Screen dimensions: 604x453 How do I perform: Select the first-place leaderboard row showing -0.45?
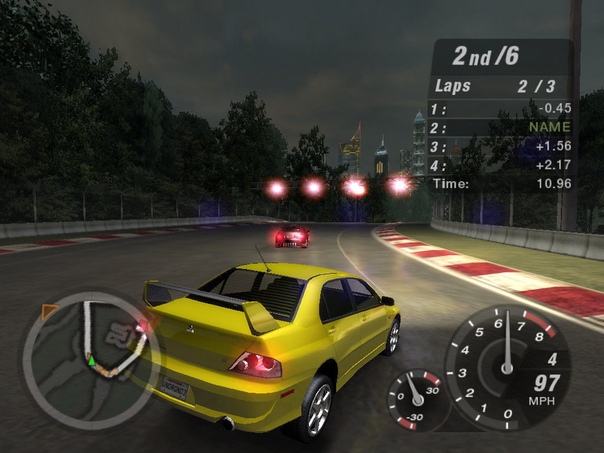coord(500,108)
